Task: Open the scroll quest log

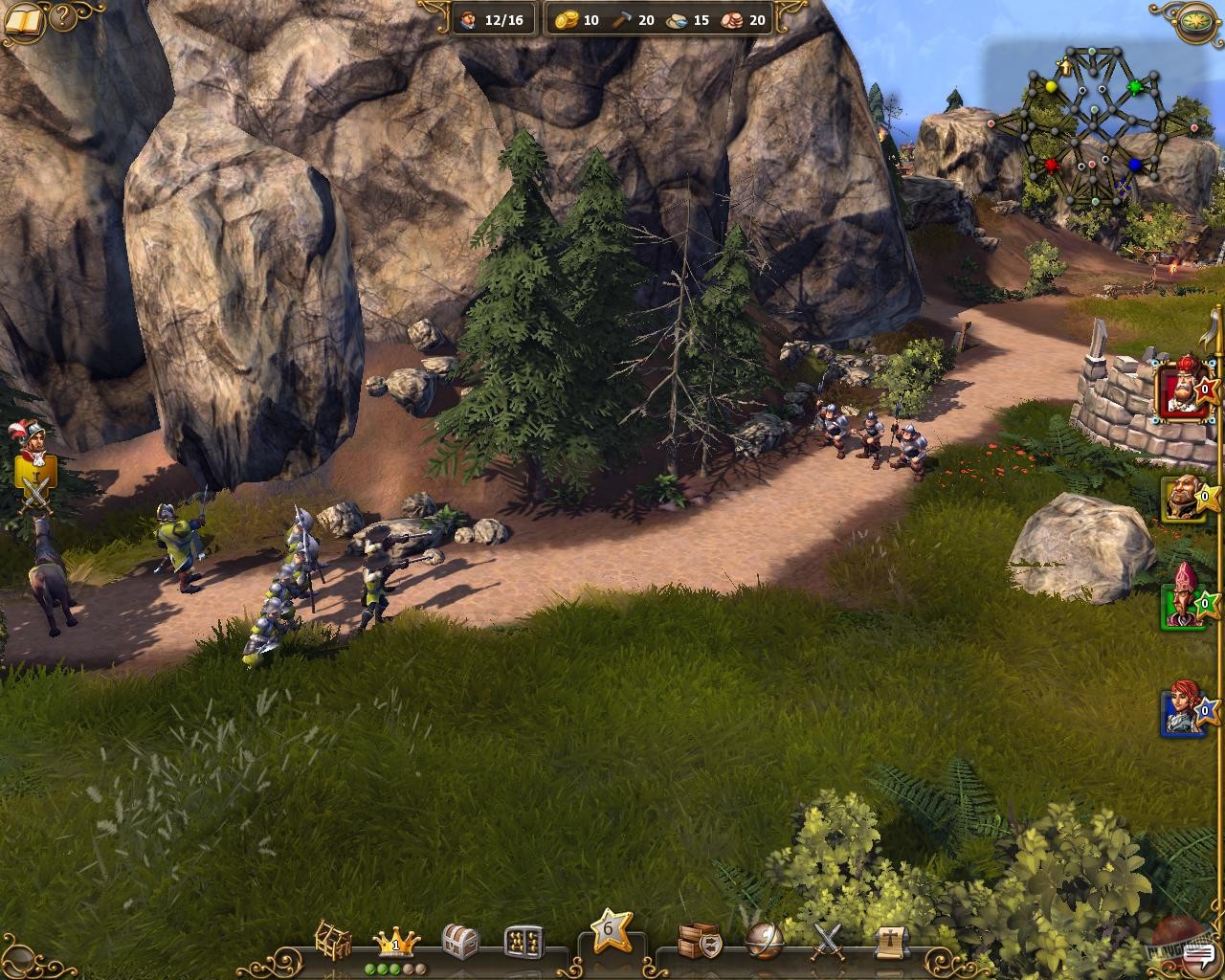Action: (x=888, y=941)
